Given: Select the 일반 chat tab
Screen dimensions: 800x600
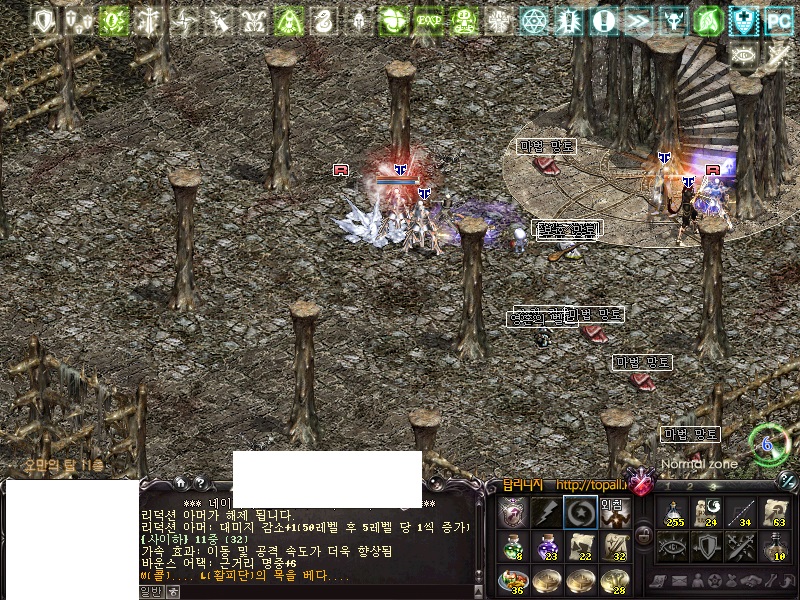Looking at the screenshot, I should click(150, 592).
